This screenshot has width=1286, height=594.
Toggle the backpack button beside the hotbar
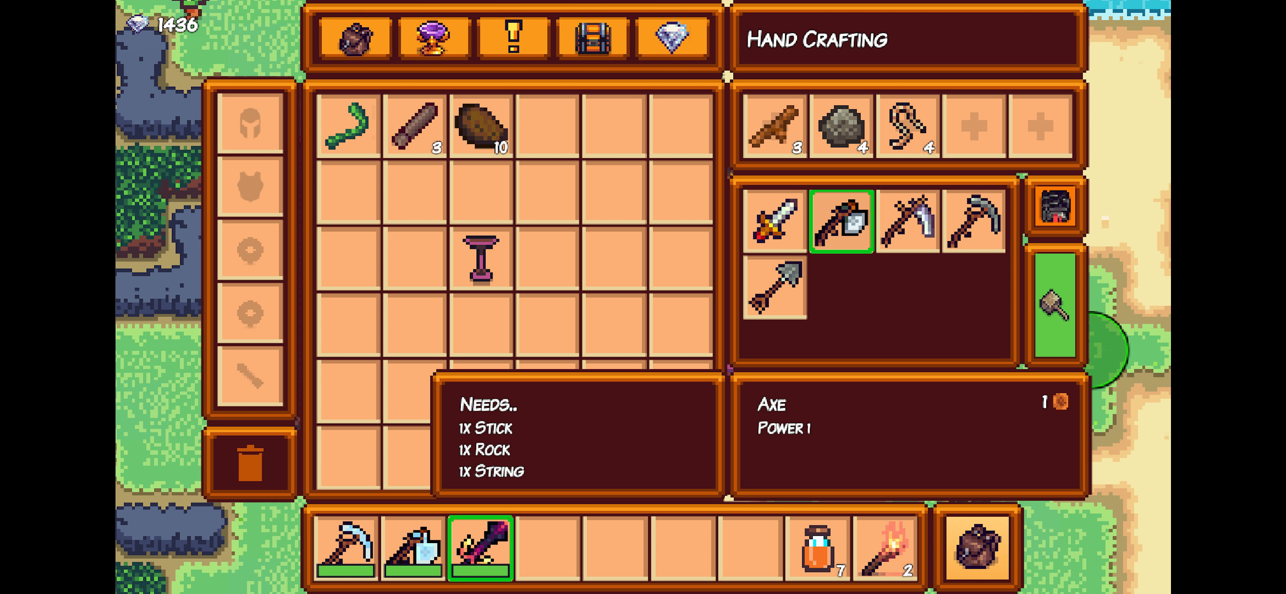[977, 548]
